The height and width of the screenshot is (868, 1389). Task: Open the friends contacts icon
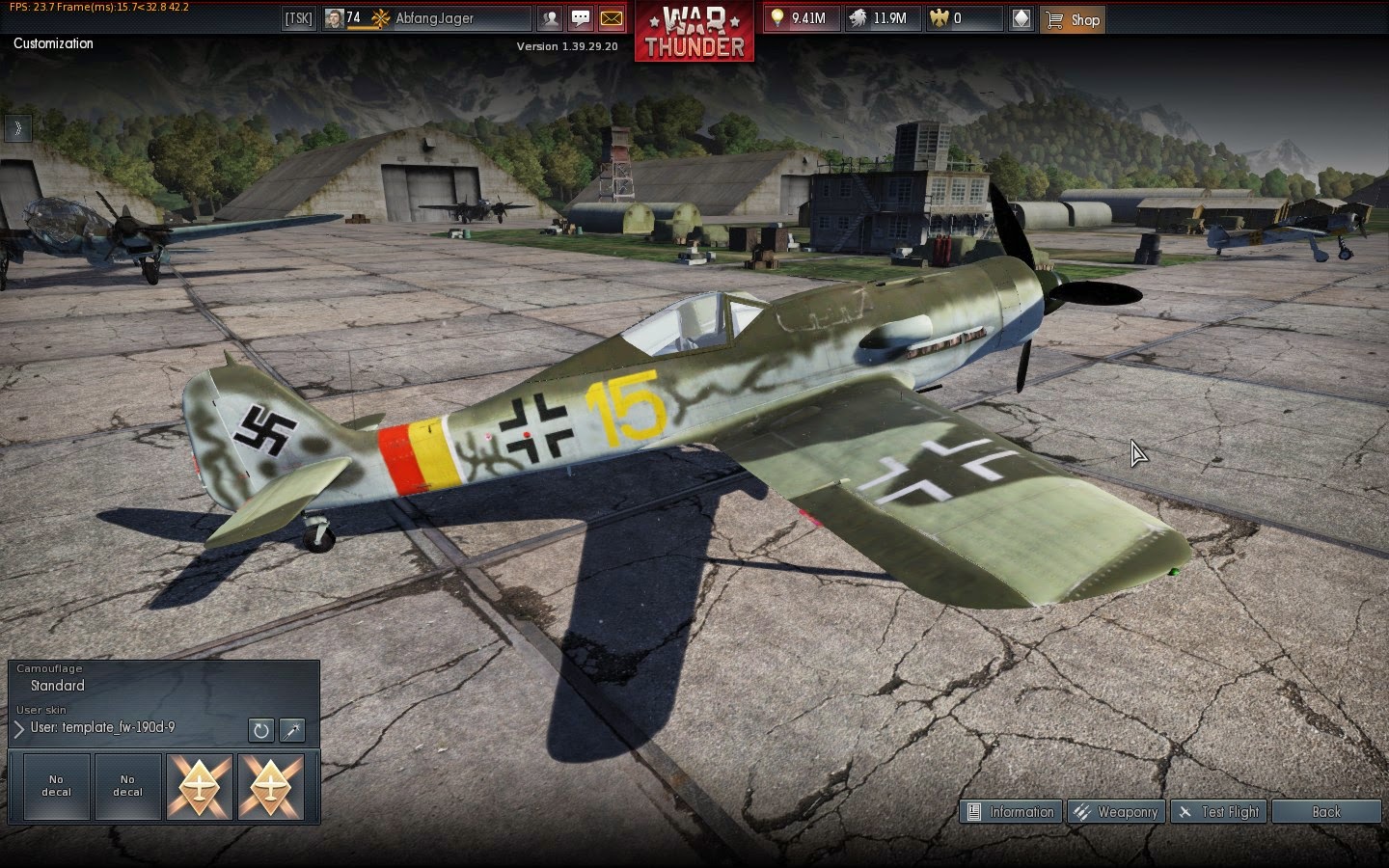point(550,18)
